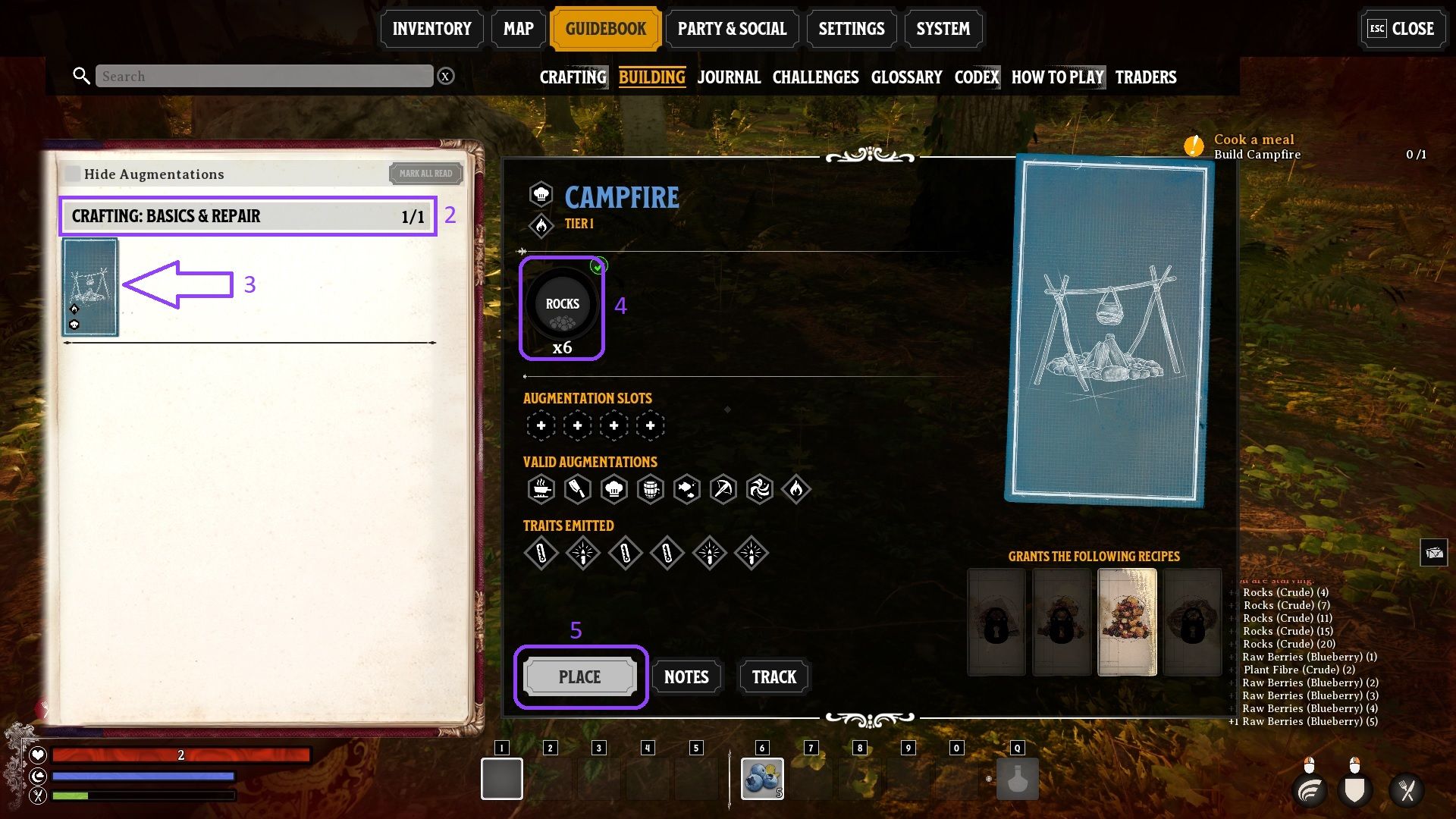Open the Journal section
This screenshot has width=1456, height=819.
pos(729,77)
